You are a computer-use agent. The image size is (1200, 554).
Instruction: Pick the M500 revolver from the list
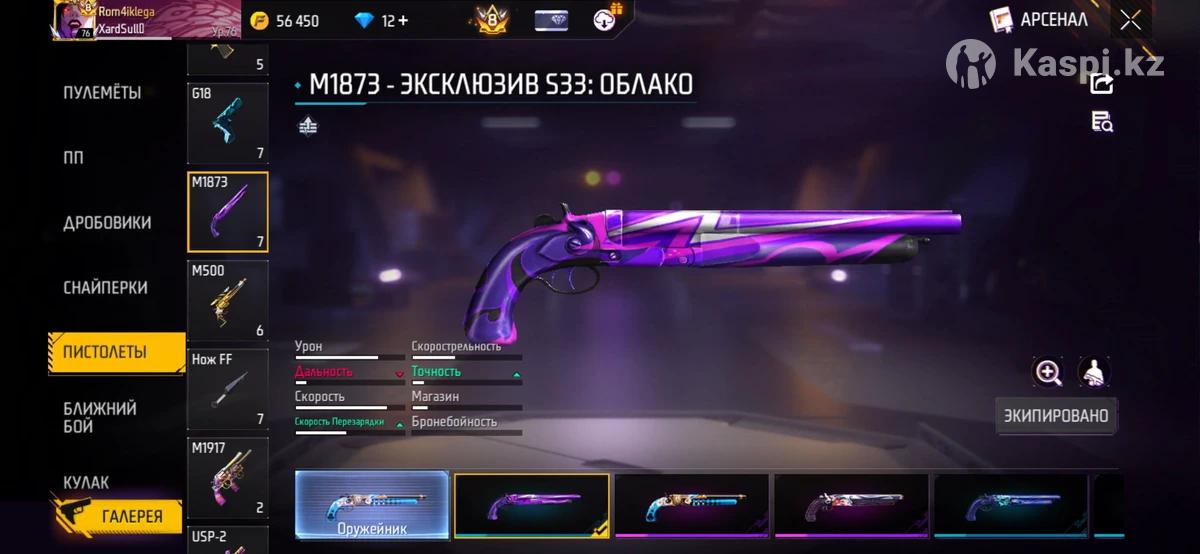click(x=228, y=300)
